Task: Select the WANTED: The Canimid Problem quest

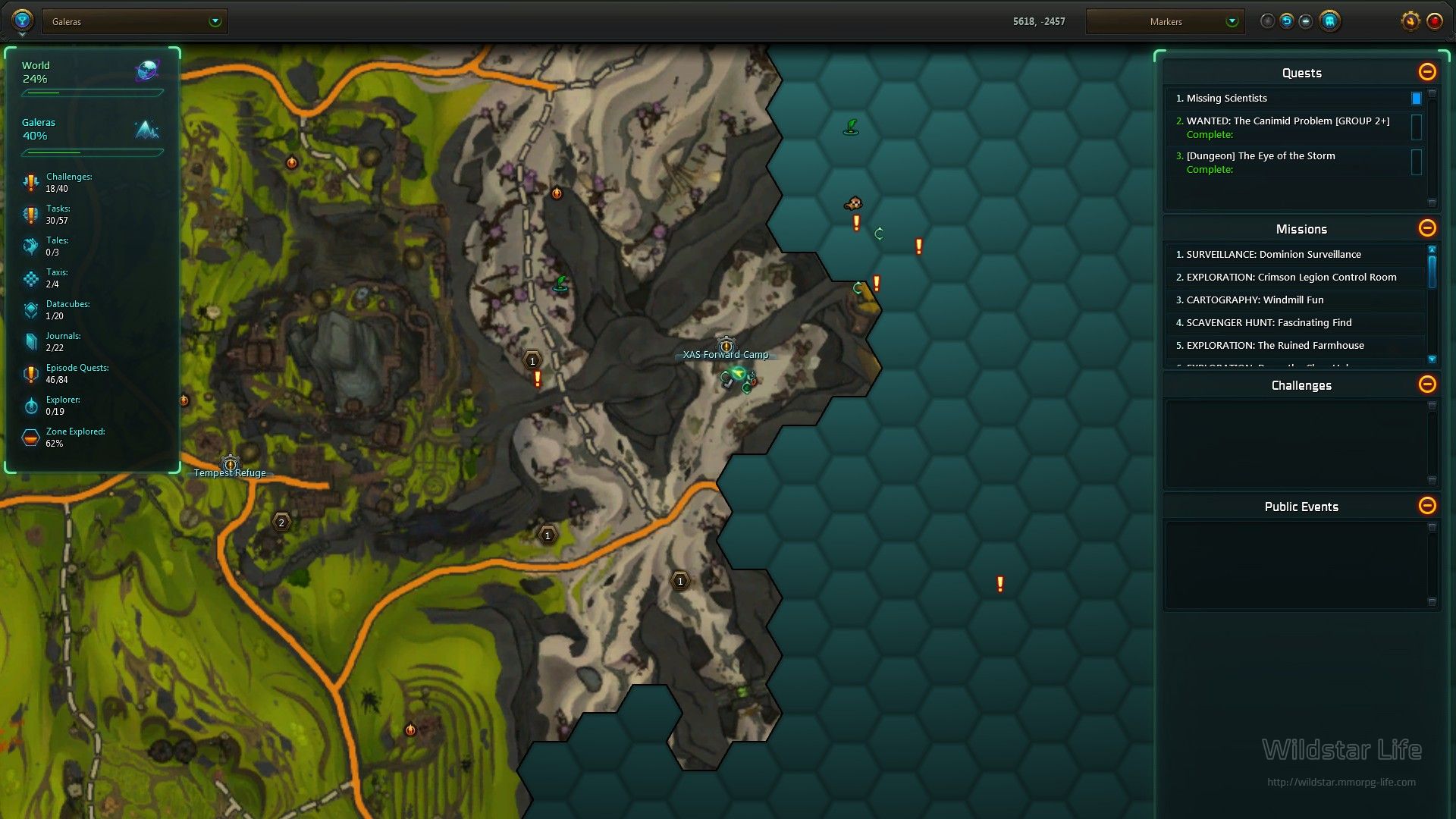Action: 1288,121
